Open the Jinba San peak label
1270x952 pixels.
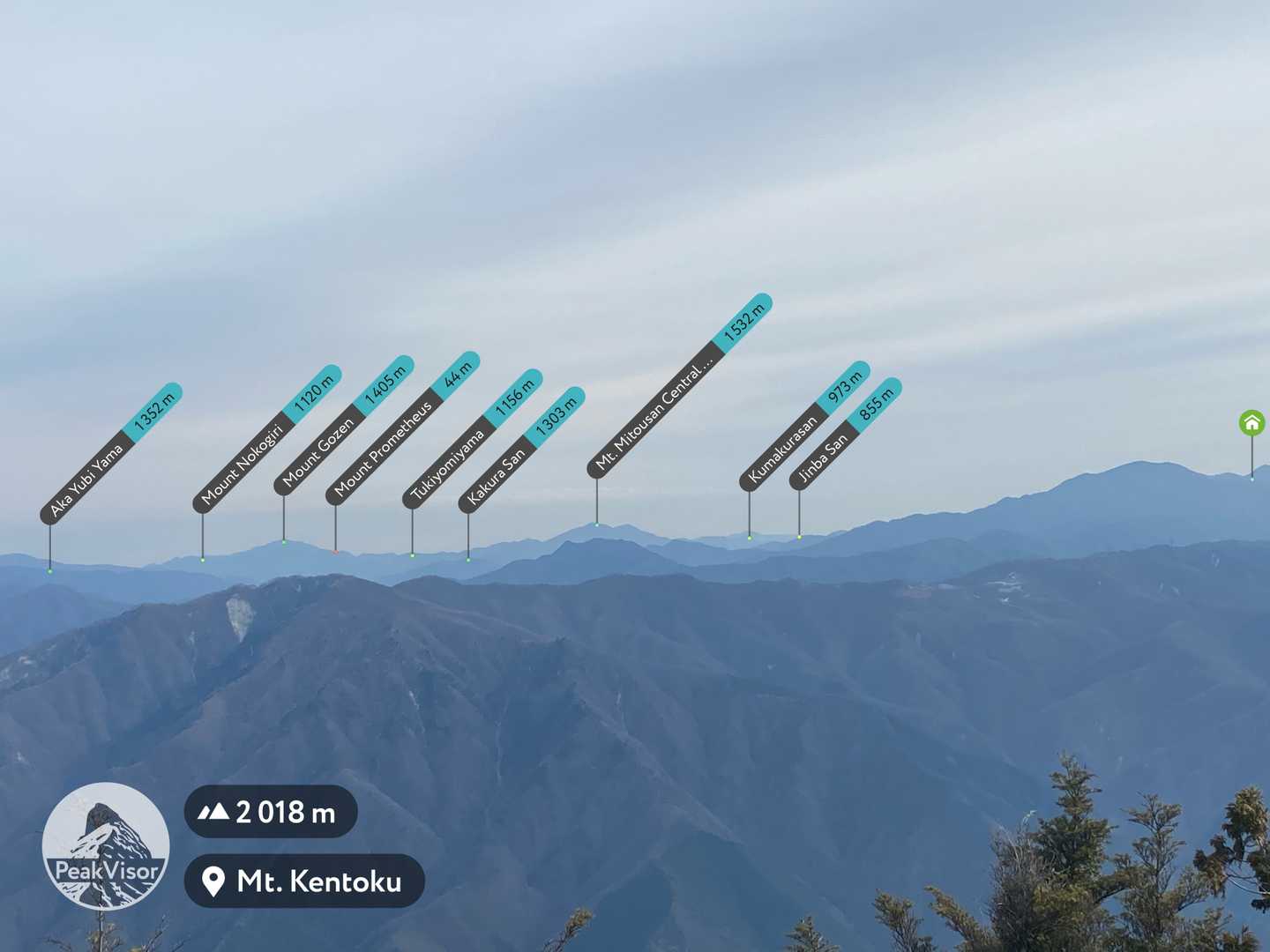coord(847,434)
